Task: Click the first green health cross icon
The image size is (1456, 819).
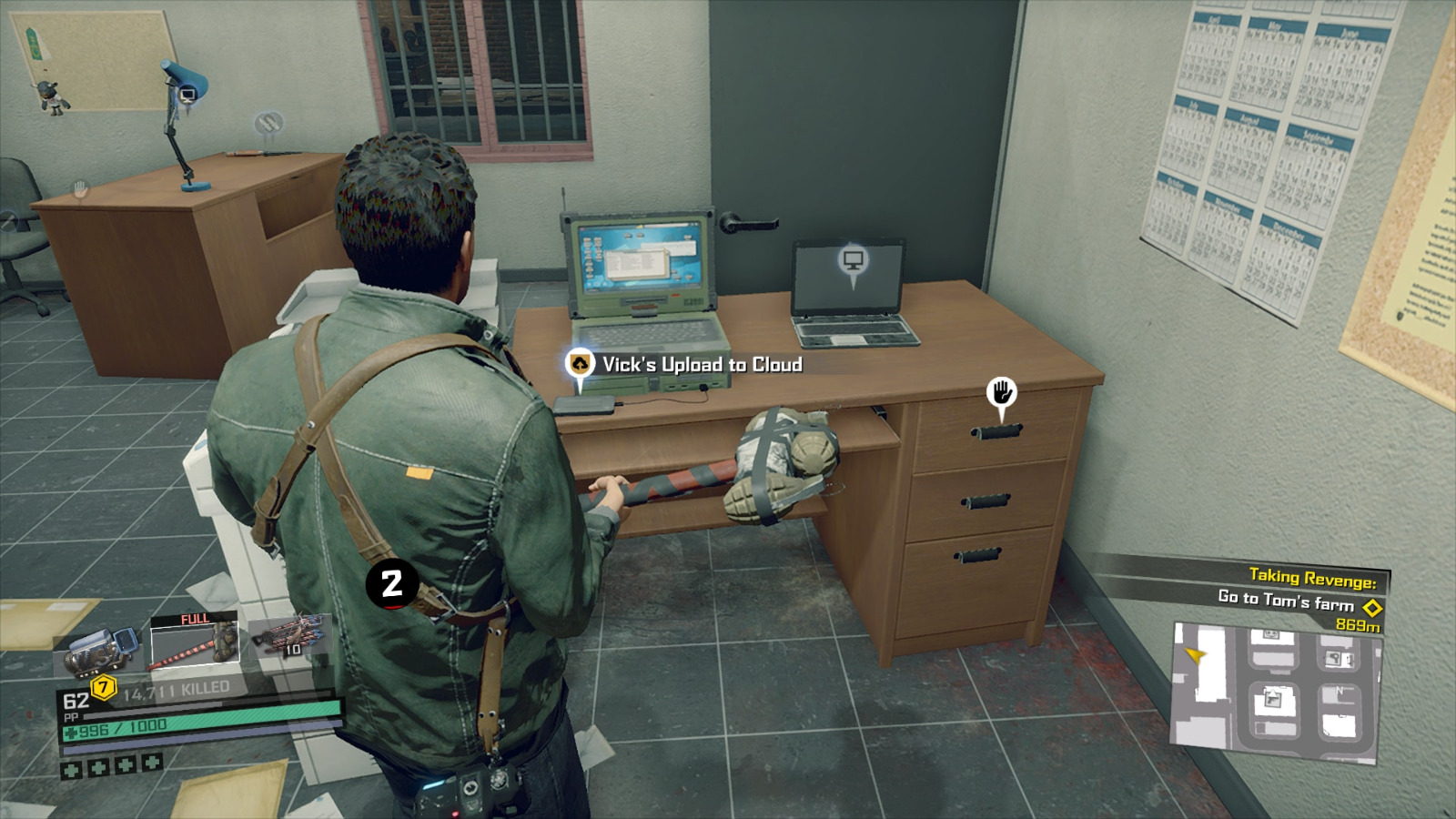Action: pos(71,771)
